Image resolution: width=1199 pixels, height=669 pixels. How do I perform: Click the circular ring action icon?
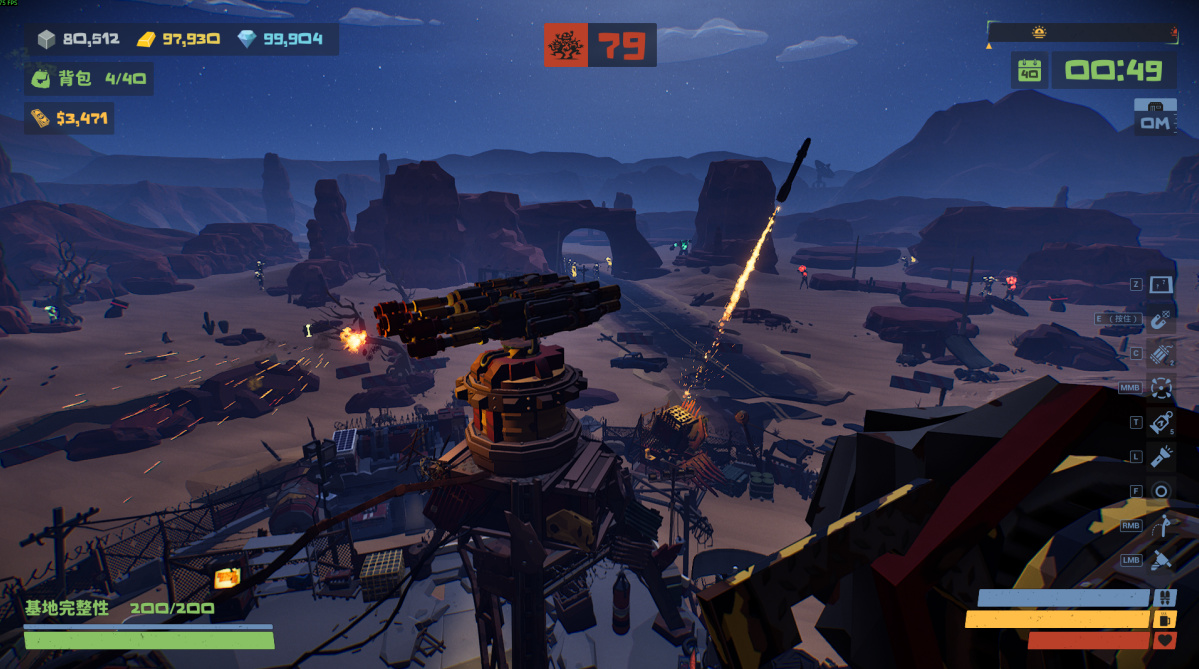pos(1160,491)
